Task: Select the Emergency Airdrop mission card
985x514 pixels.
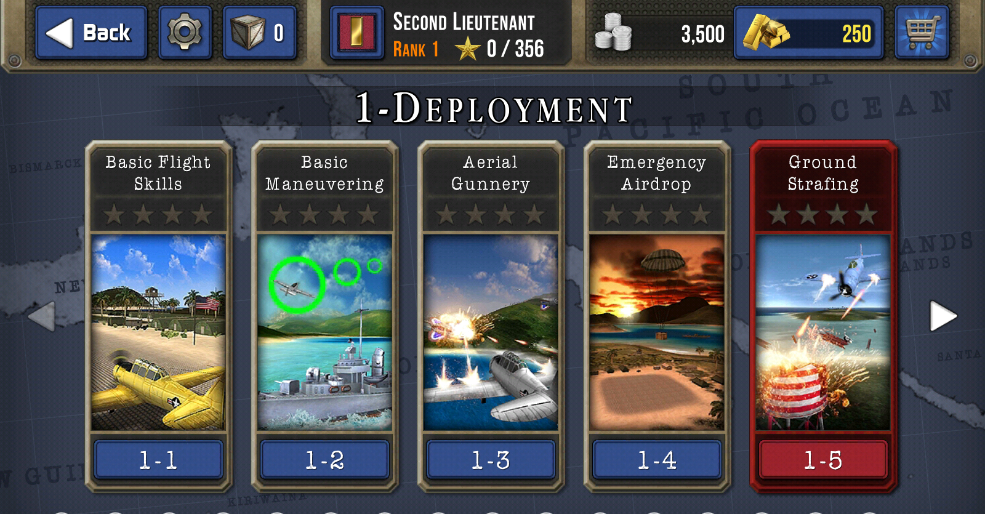Action: pos(656,315)
